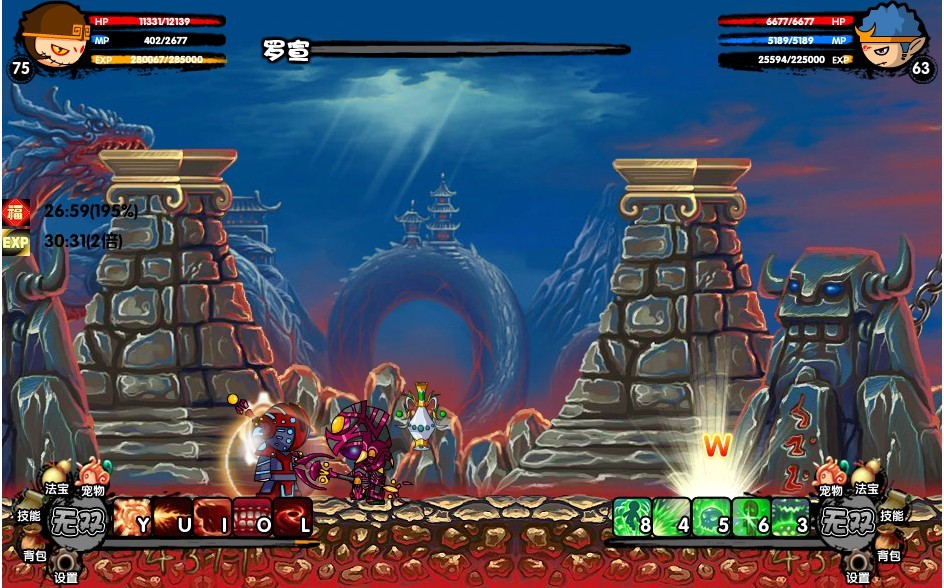
Task: Use the green monster mouth skill labeled 3
Action: click(790, 518)
